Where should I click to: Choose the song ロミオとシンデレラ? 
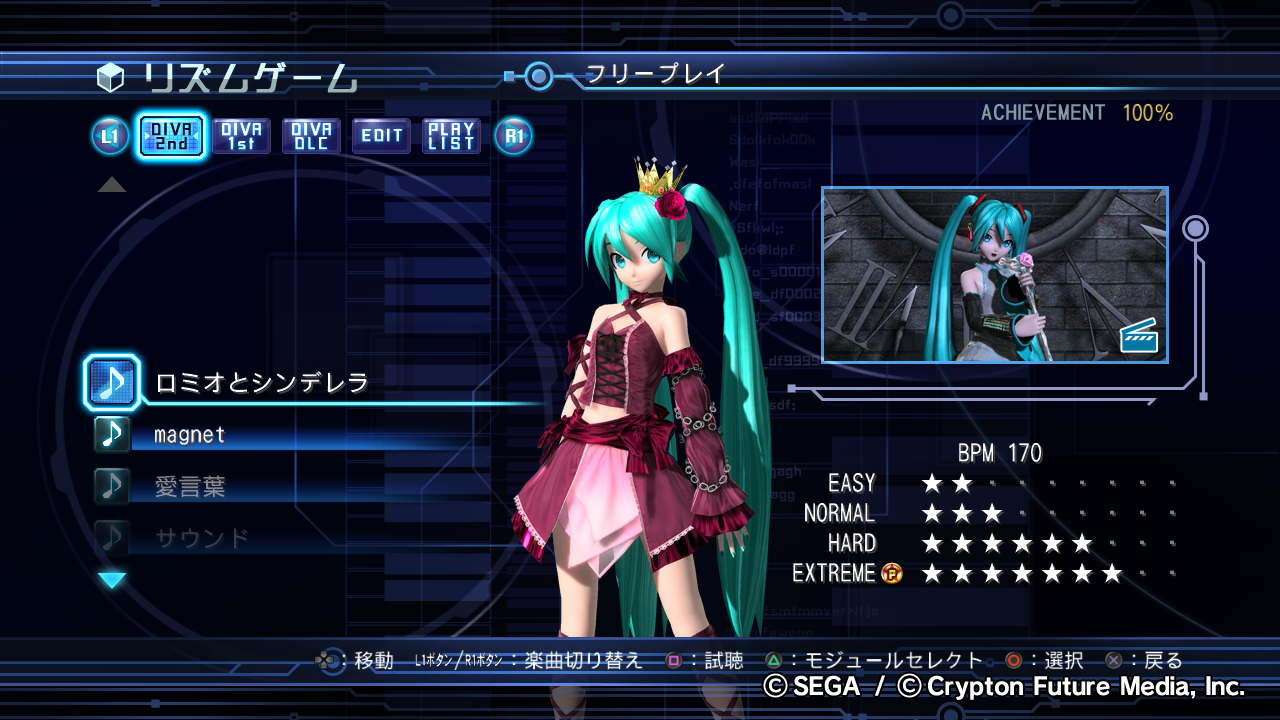[262, 382]
